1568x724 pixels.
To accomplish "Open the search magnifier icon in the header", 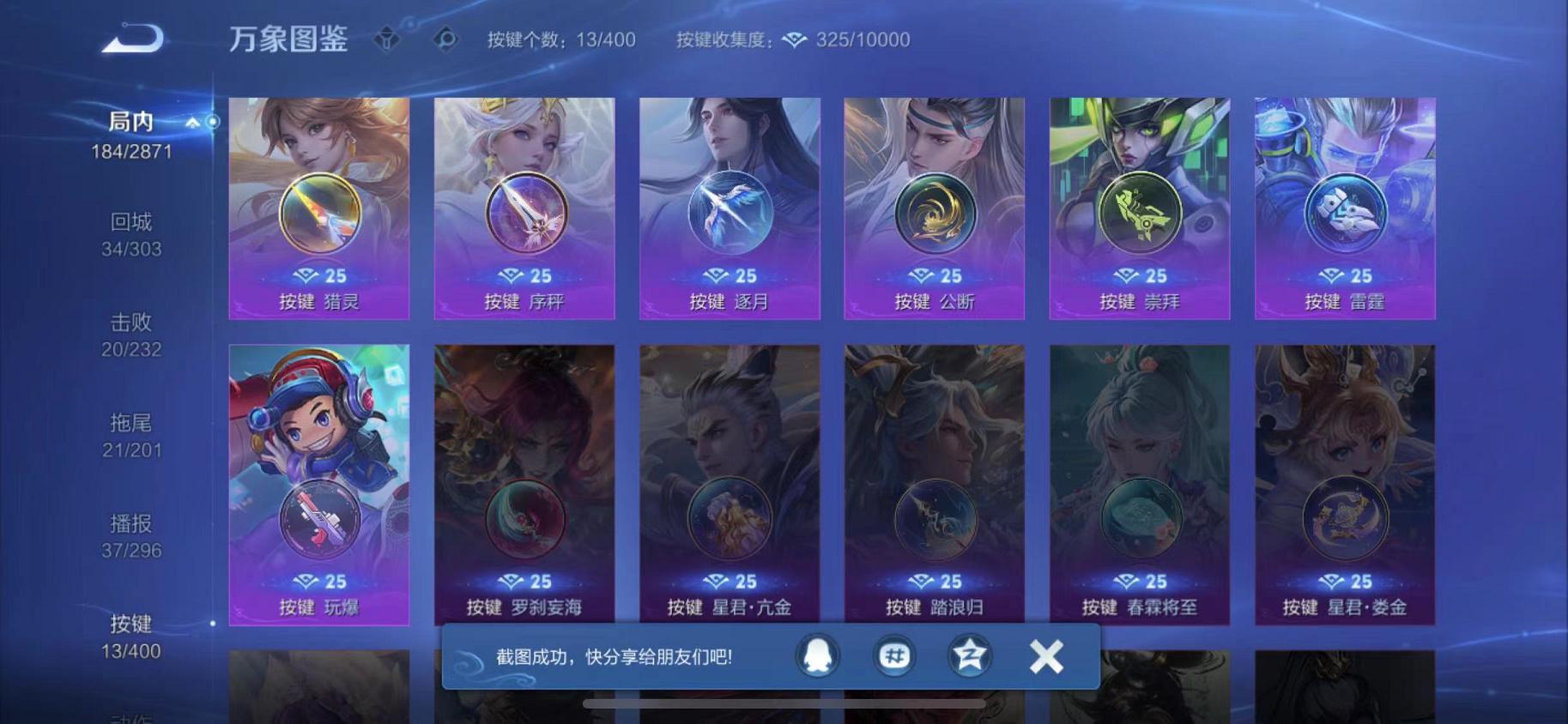I will point(445,38).
